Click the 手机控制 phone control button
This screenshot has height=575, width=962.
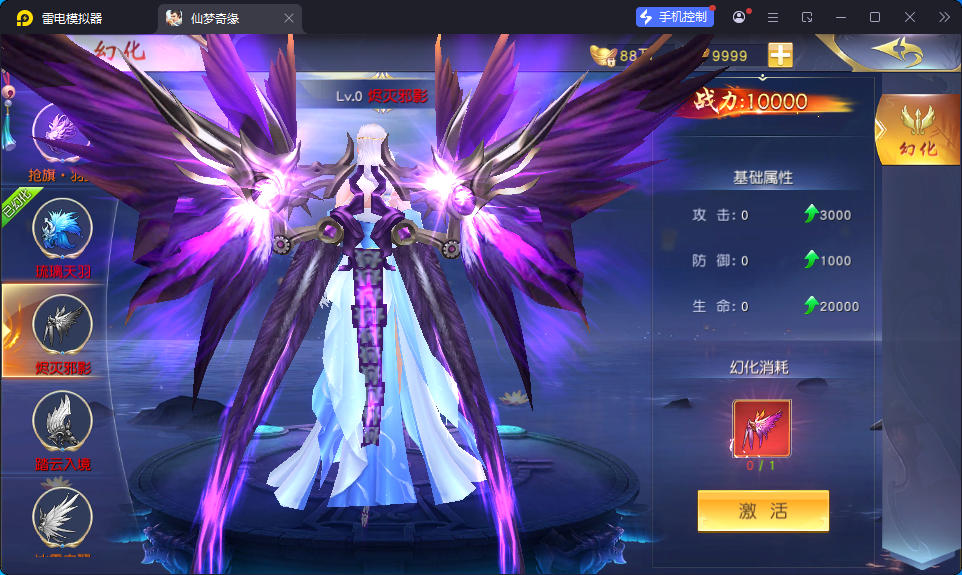(674, 17)
